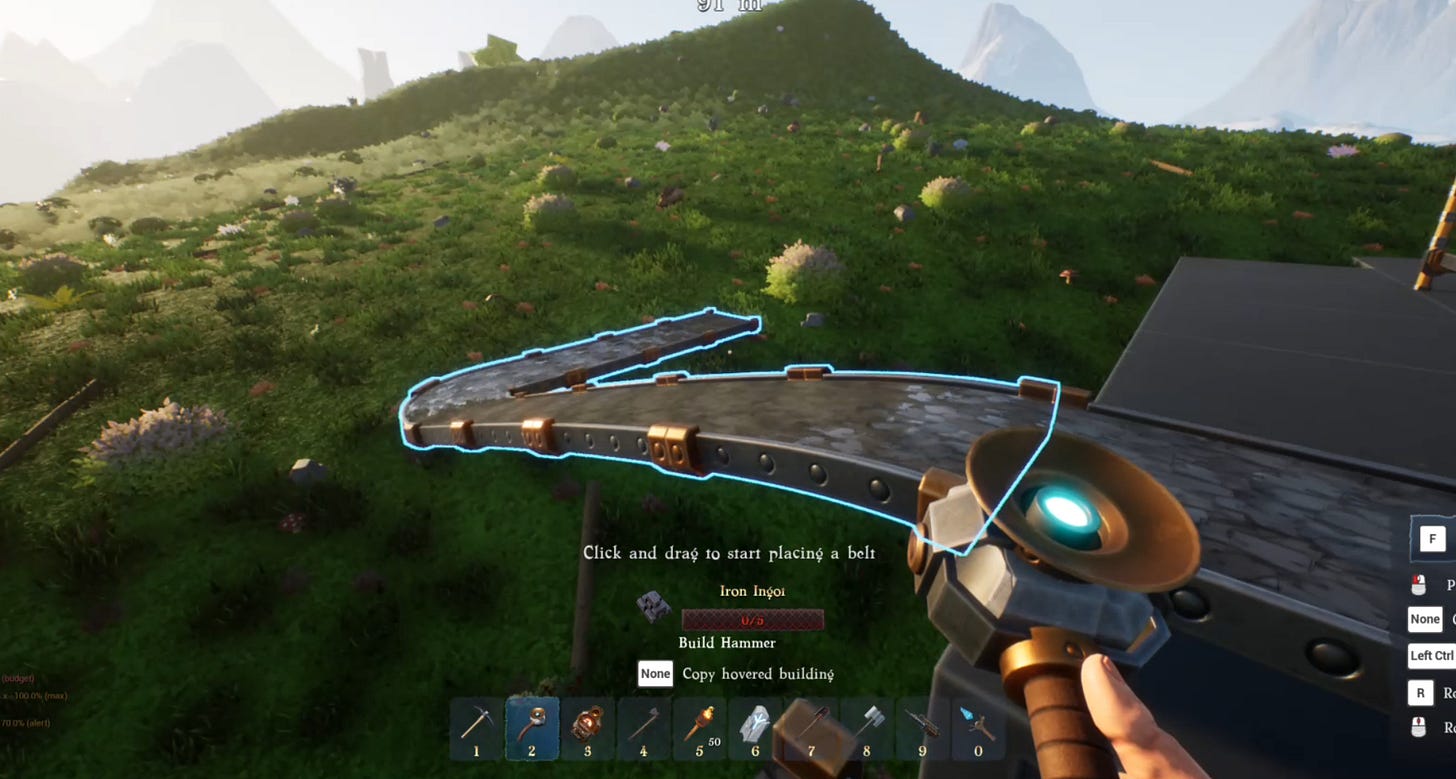Image resolution: width=1456 pixels, height=779 pixels.
Task: Select the shovel in hotbar slot 7
Action: 811,728
